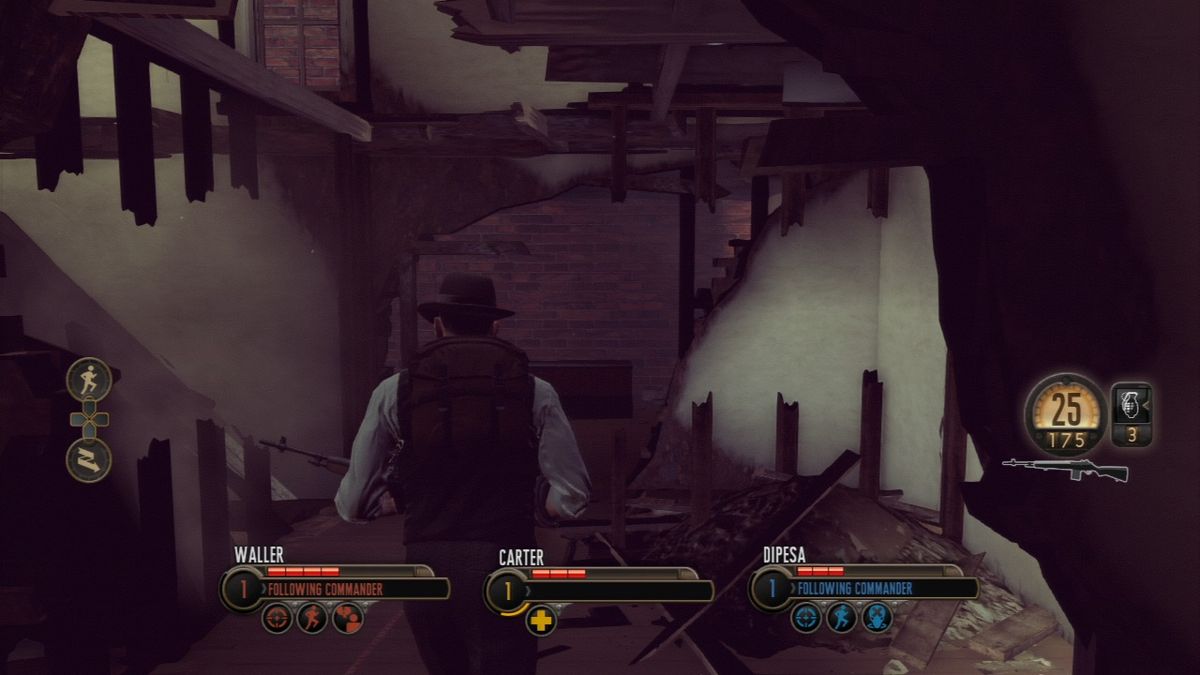The width and height of the screenshot is (1200, 675).
Task: Select the sprint running-man icon
Action: [x=89, y=380]
